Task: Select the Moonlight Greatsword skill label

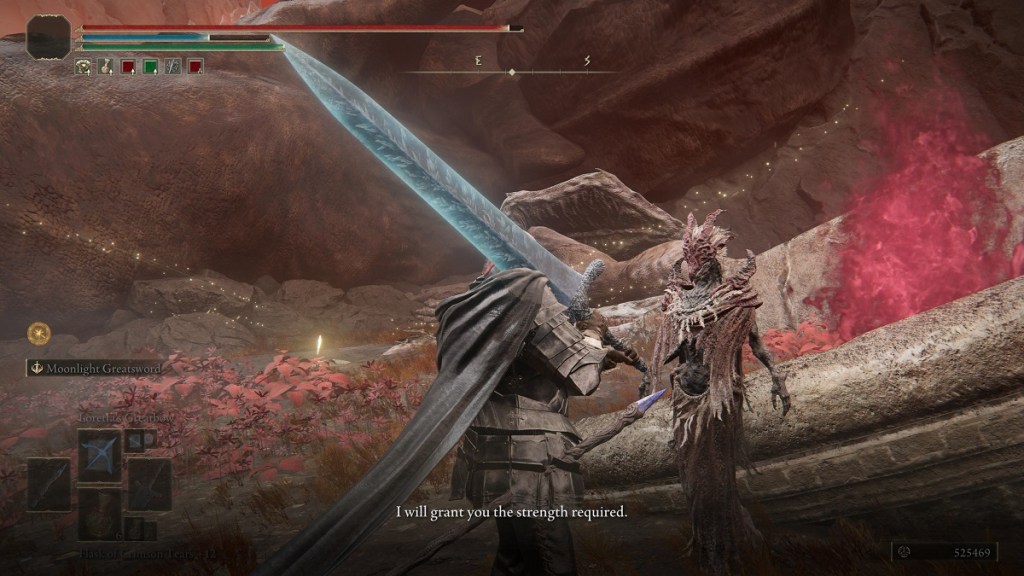Action: tap(95, 368)
